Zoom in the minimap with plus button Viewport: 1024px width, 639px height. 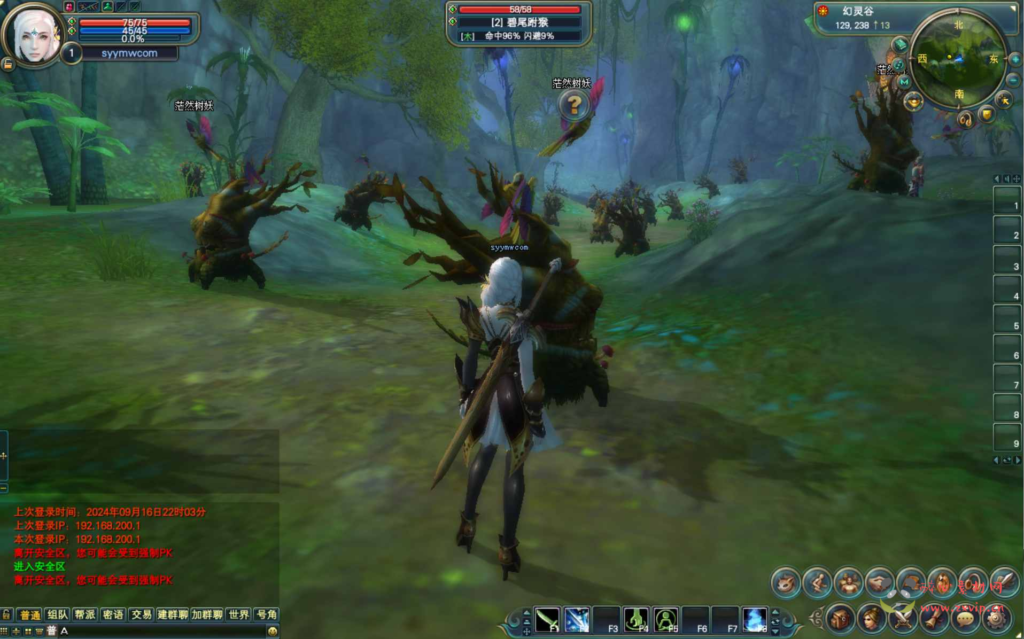(1014, 59)
